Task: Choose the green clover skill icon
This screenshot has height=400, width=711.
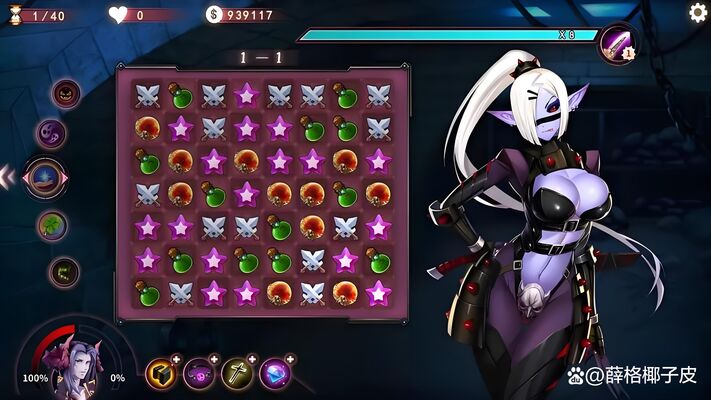Action: coord(52,226)
